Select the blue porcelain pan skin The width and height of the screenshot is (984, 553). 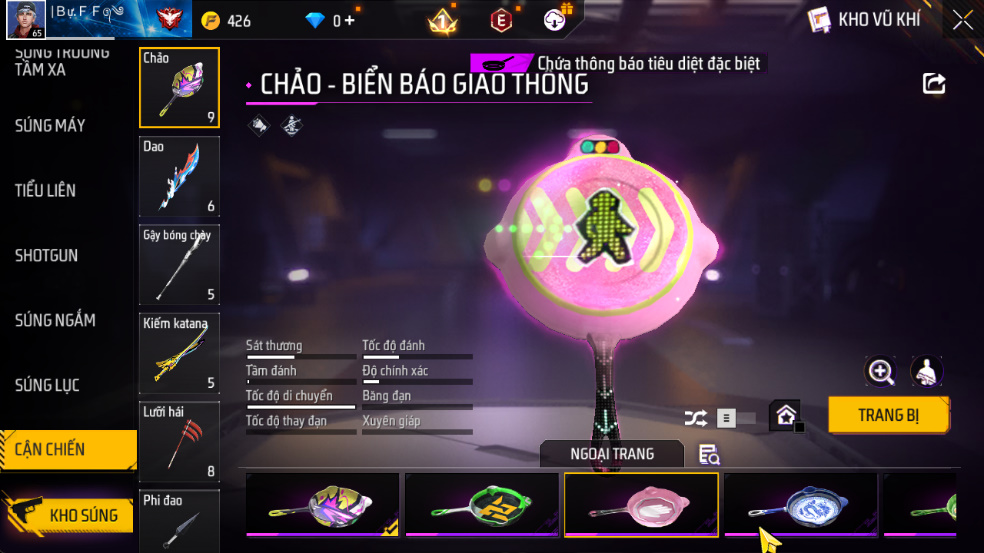coord(801,504)
